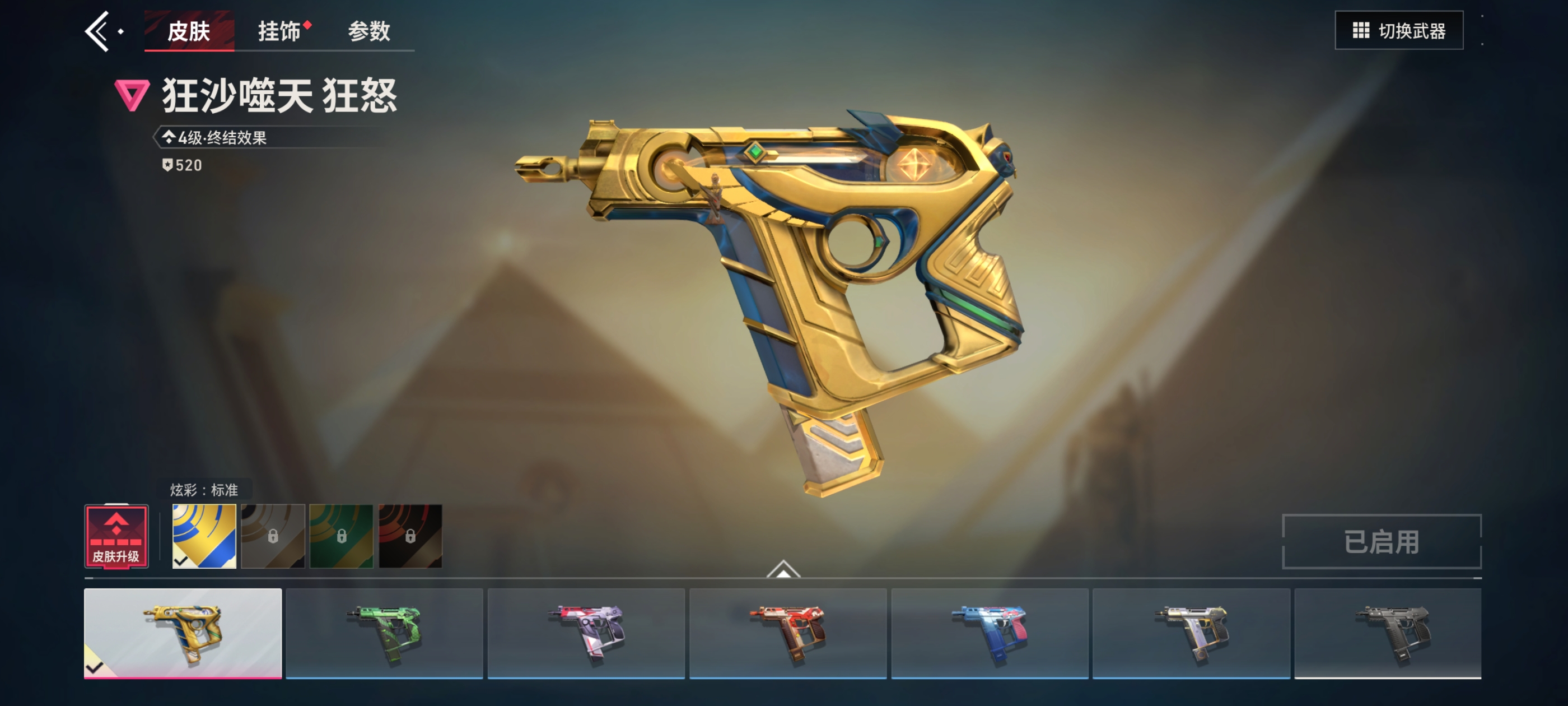
Task: Click the 4级·终结效果 level label
Action: (x=222, y=138)
